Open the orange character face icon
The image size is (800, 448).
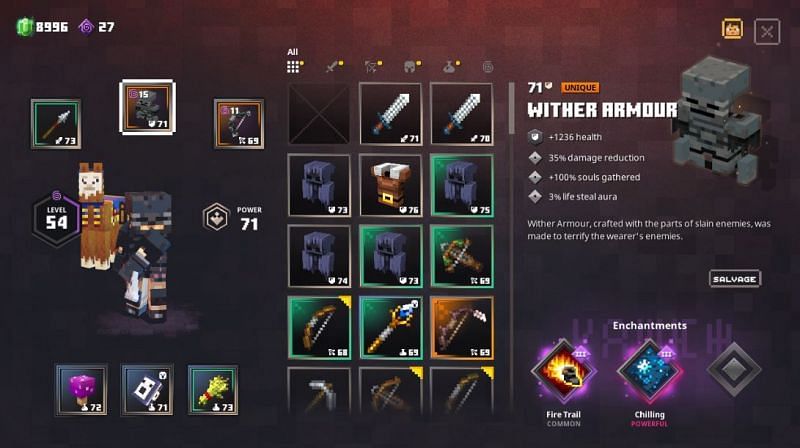click(x=732, y=30)
